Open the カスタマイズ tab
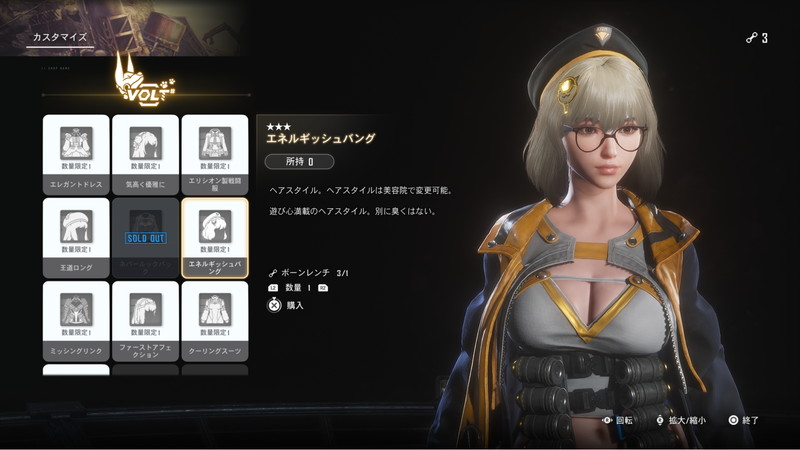Screen dimensions: 800x450 click(59, 38)
